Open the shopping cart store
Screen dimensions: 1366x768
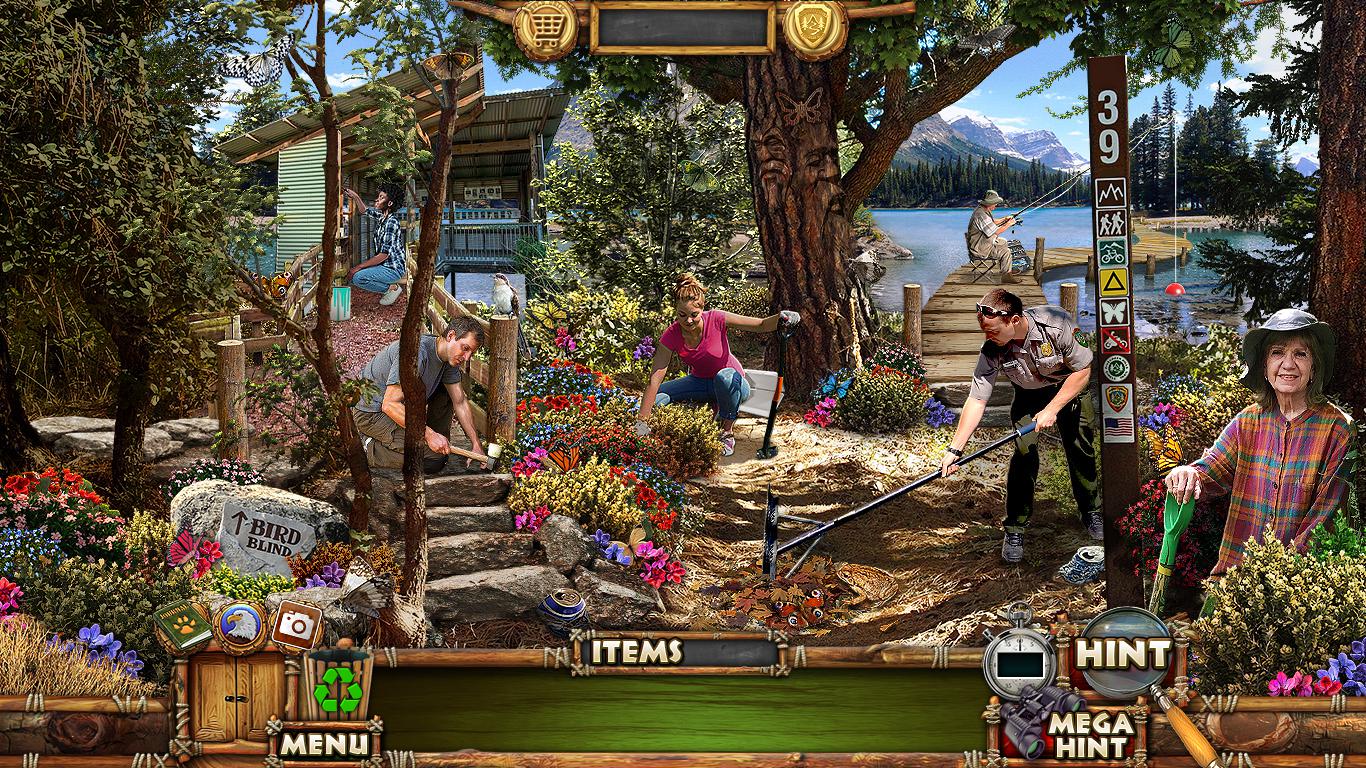tap(545, 27)
